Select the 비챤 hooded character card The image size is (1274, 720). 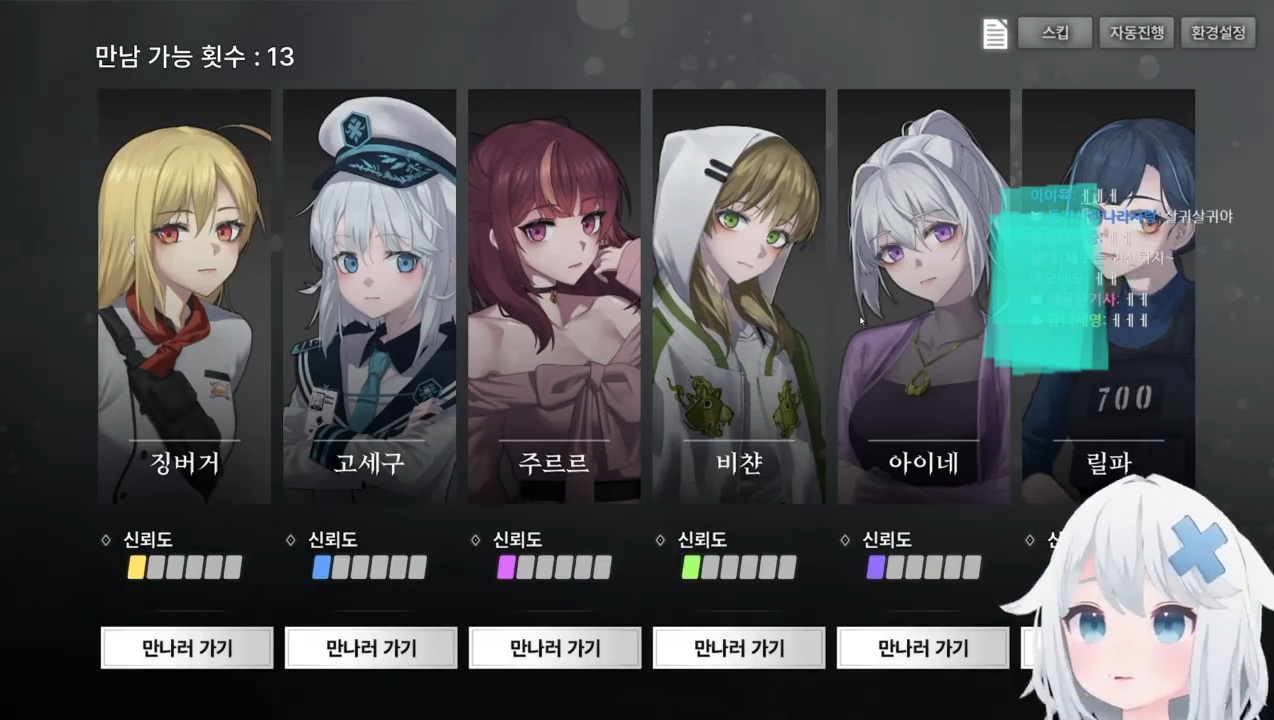[739, 296]
